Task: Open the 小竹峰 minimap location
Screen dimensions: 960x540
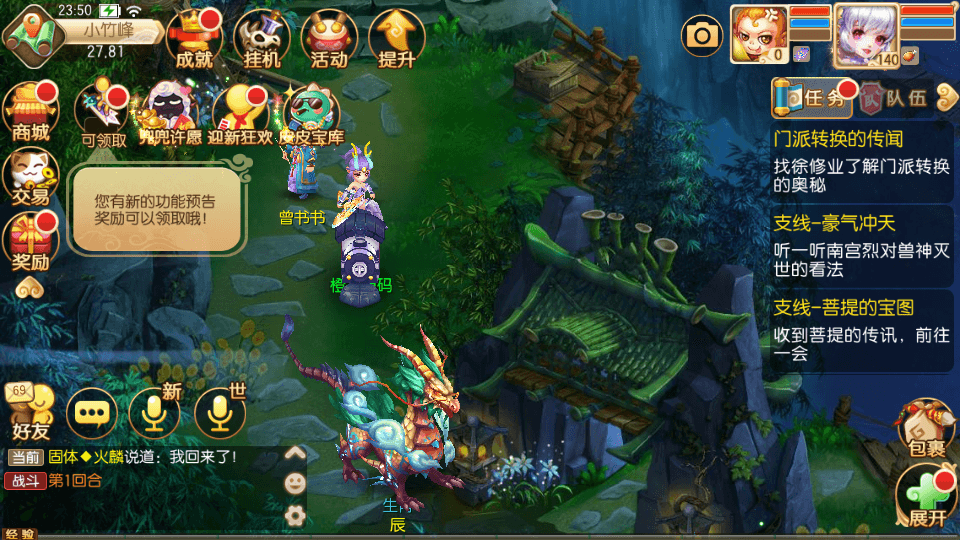Action: (x=100, y=31)
